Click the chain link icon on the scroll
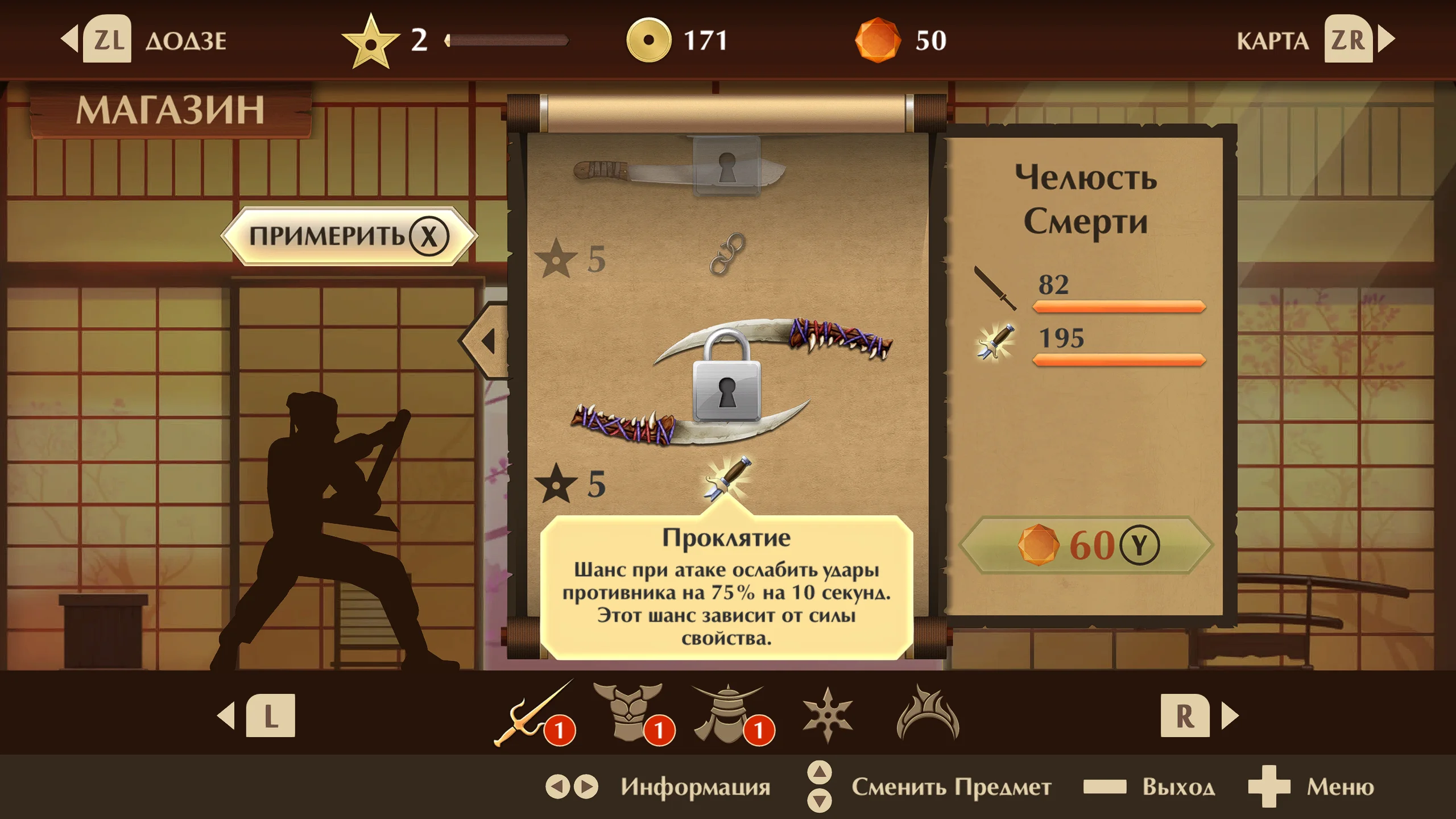1456x819 pixels. (x=727, y=254)
